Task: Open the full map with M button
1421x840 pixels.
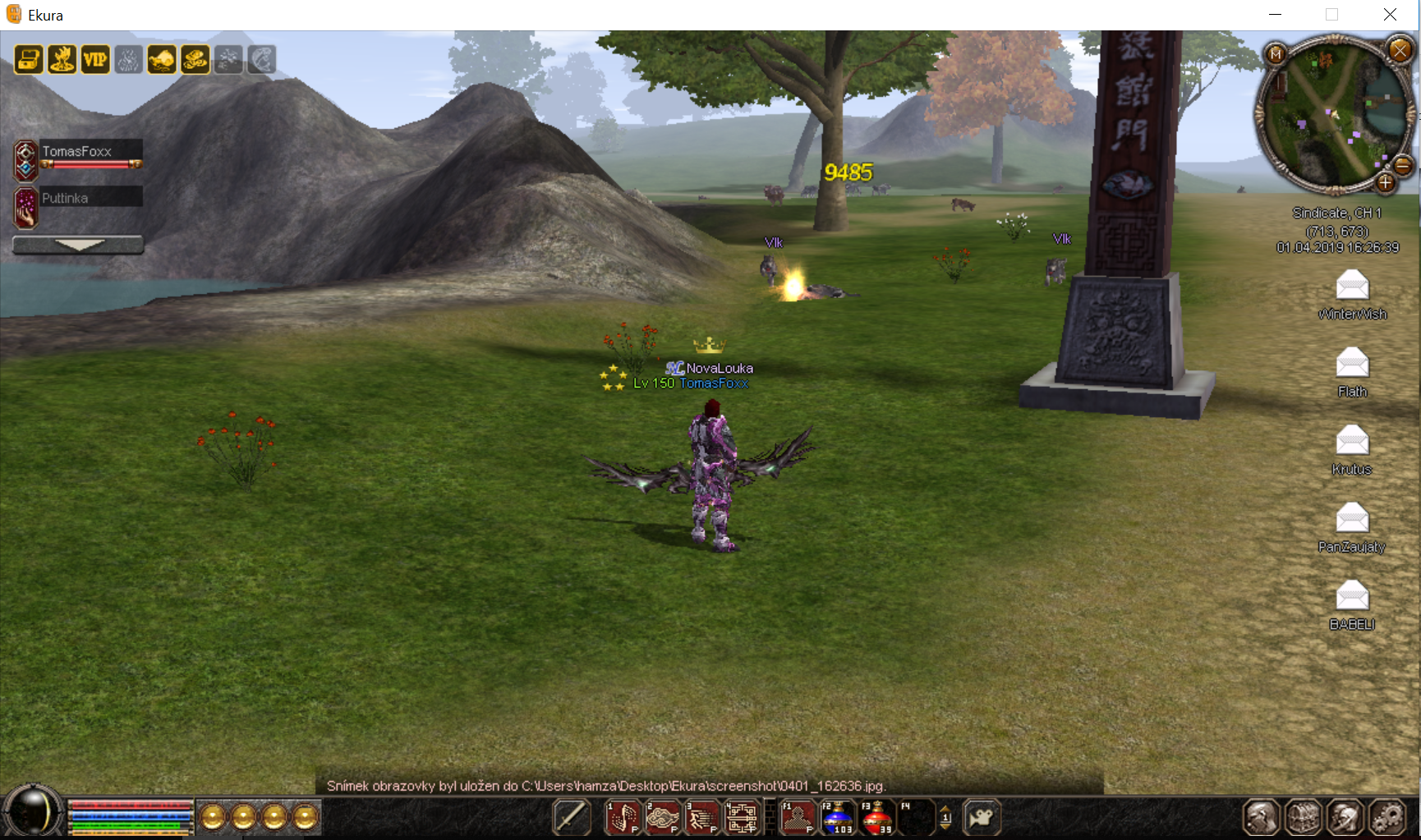Action: 1276,54
